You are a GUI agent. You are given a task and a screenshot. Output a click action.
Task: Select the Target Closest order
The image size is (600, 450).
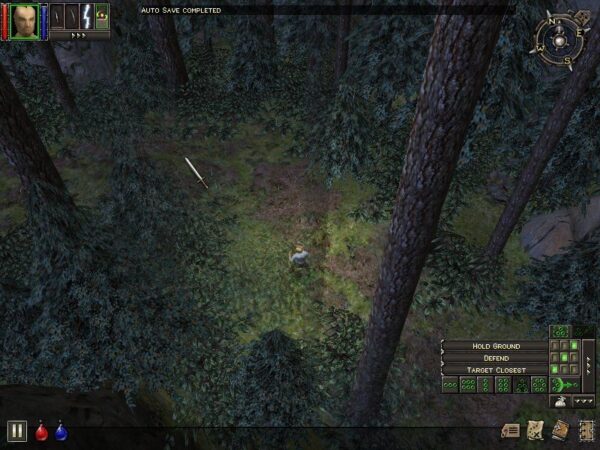click(x=496, y=370)
